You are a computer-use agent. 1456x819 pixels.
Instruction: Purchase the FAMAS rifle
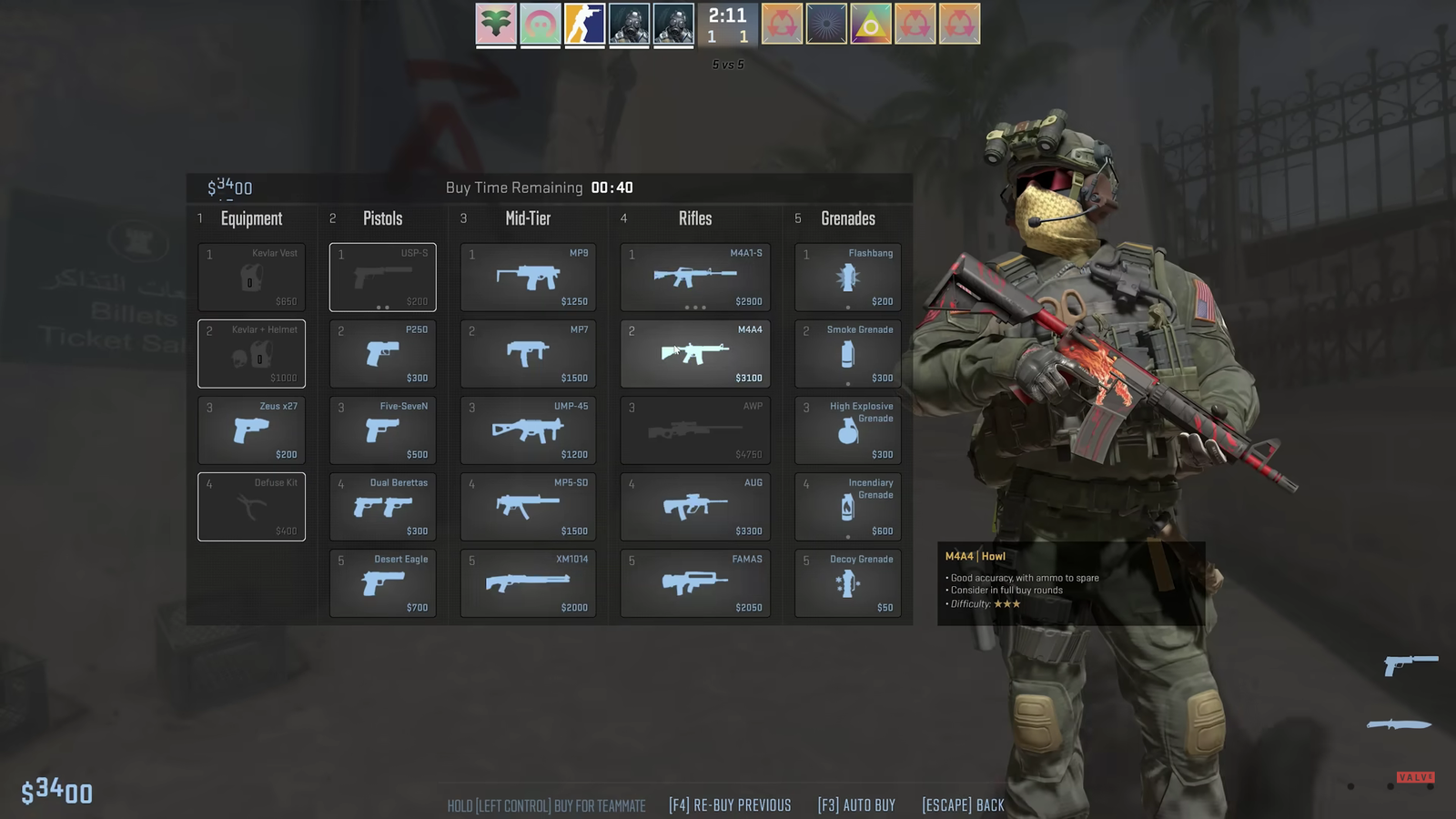click(694, 582)
